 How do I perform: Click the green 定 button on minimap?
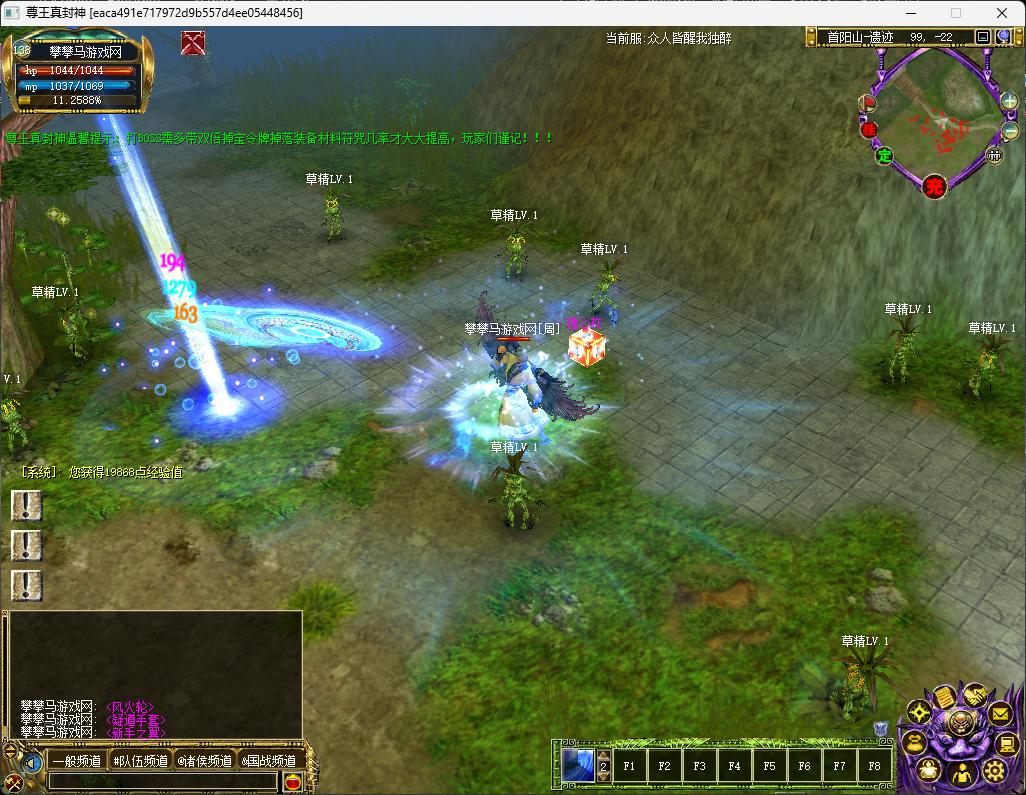click(x=884, y=155)
